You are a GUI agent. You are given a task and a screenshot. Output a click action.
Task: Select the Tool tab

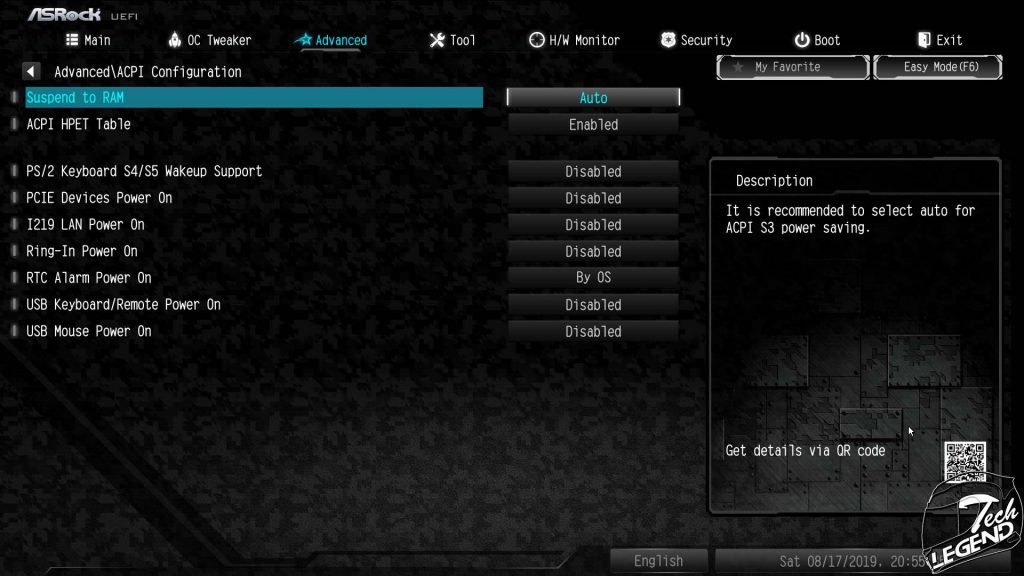tap(452, 40)
